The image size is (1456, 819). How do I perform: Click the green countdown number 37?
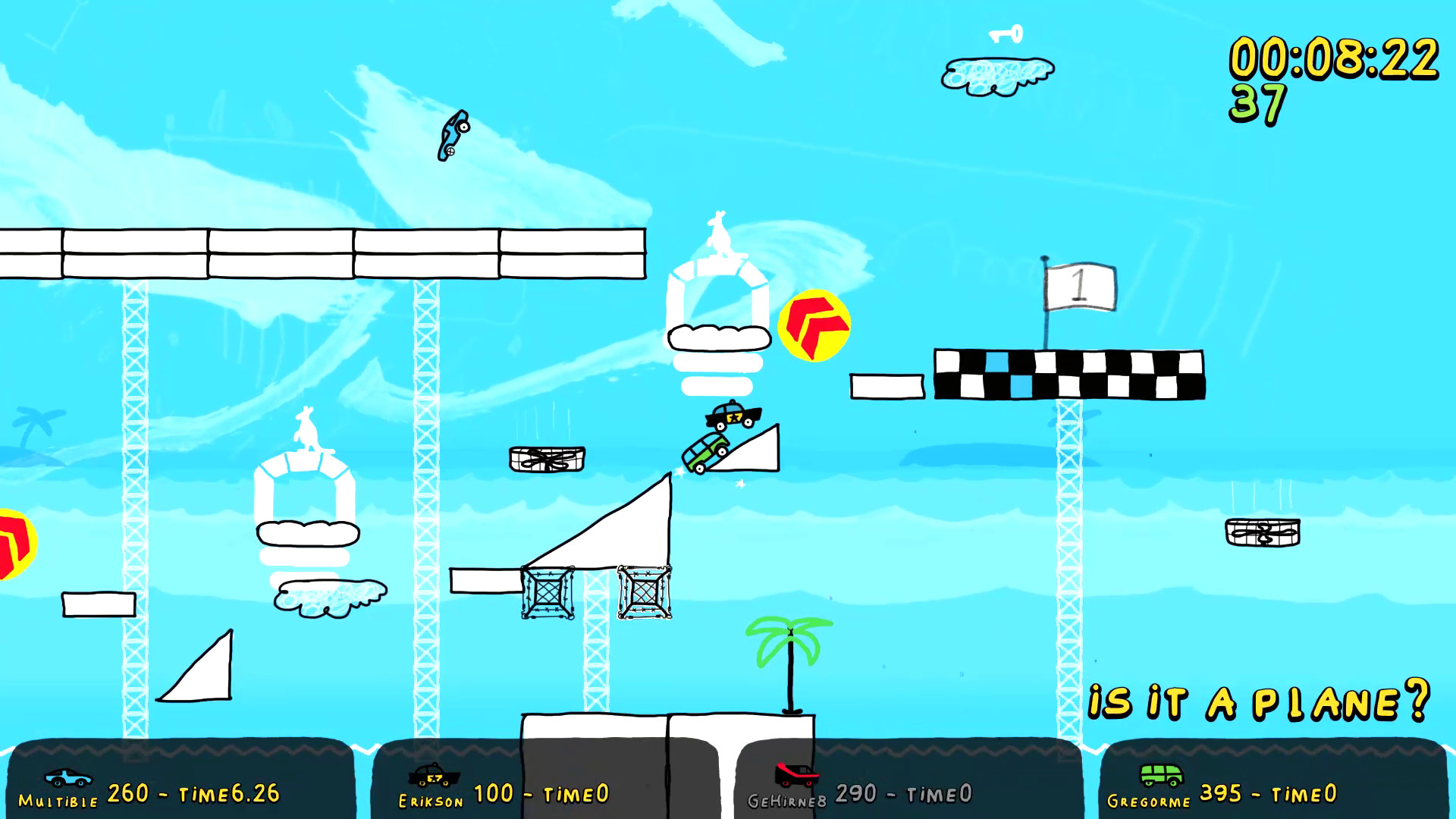(x=1259, y=103)
